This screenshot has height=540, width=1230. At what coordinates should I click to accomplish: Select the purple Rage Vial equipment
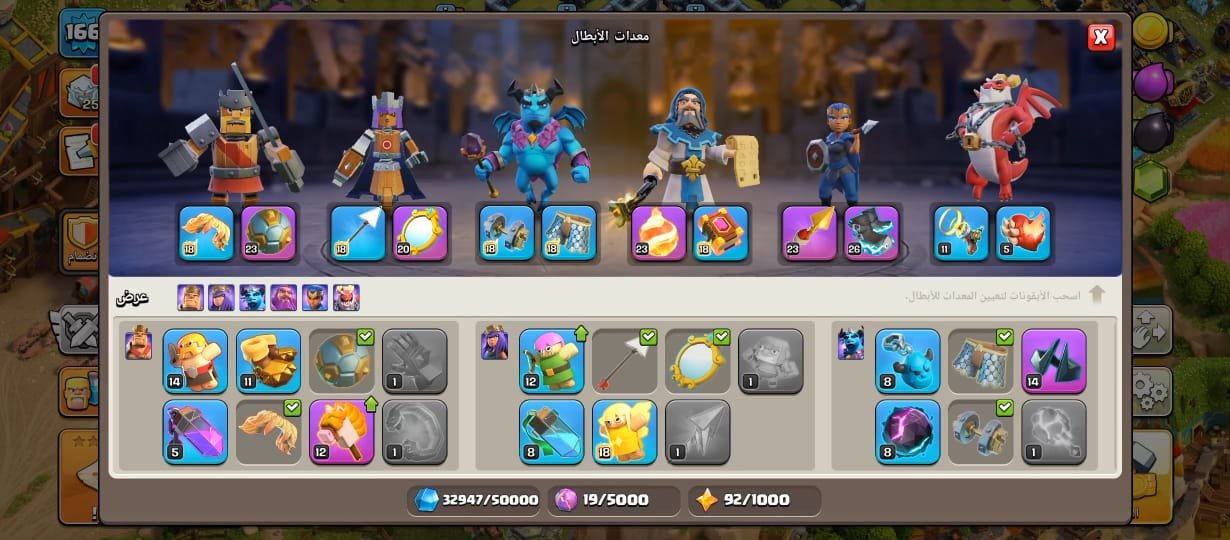click(x=195, y=432)
